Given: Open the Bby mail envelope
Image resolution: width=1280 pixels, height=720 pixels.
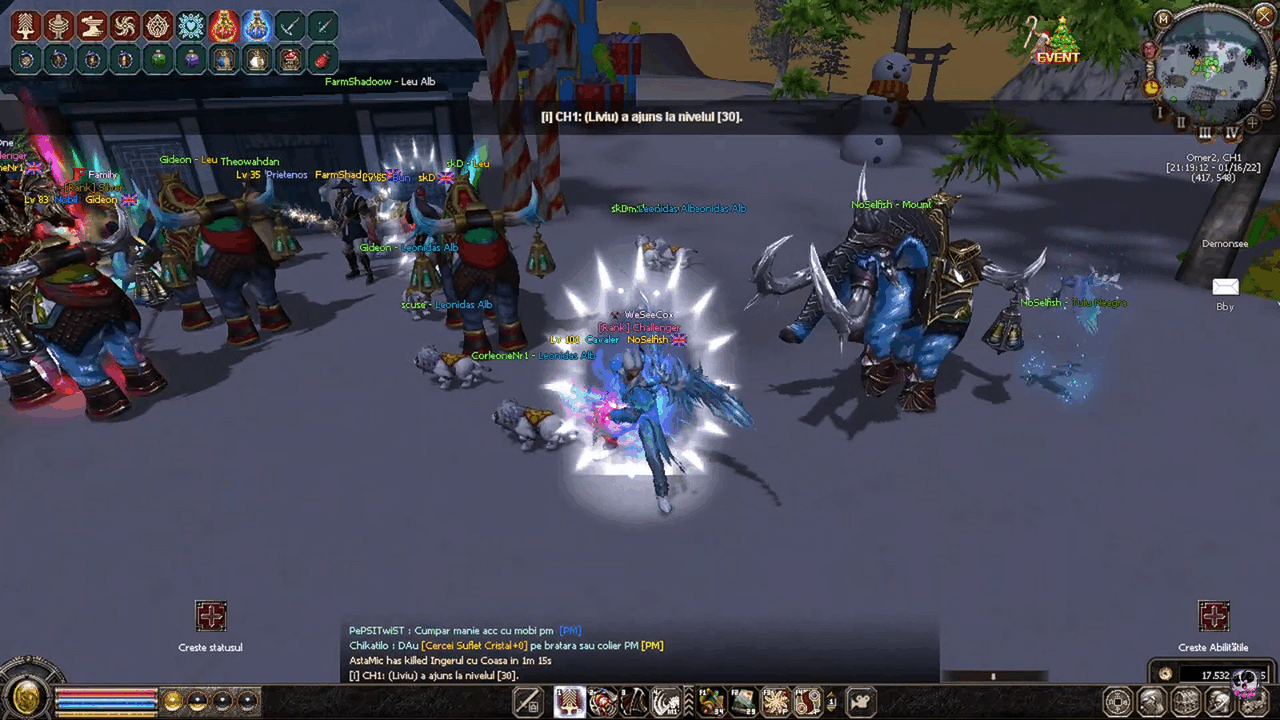Looking at the screenshot, I should (1225, 288).
